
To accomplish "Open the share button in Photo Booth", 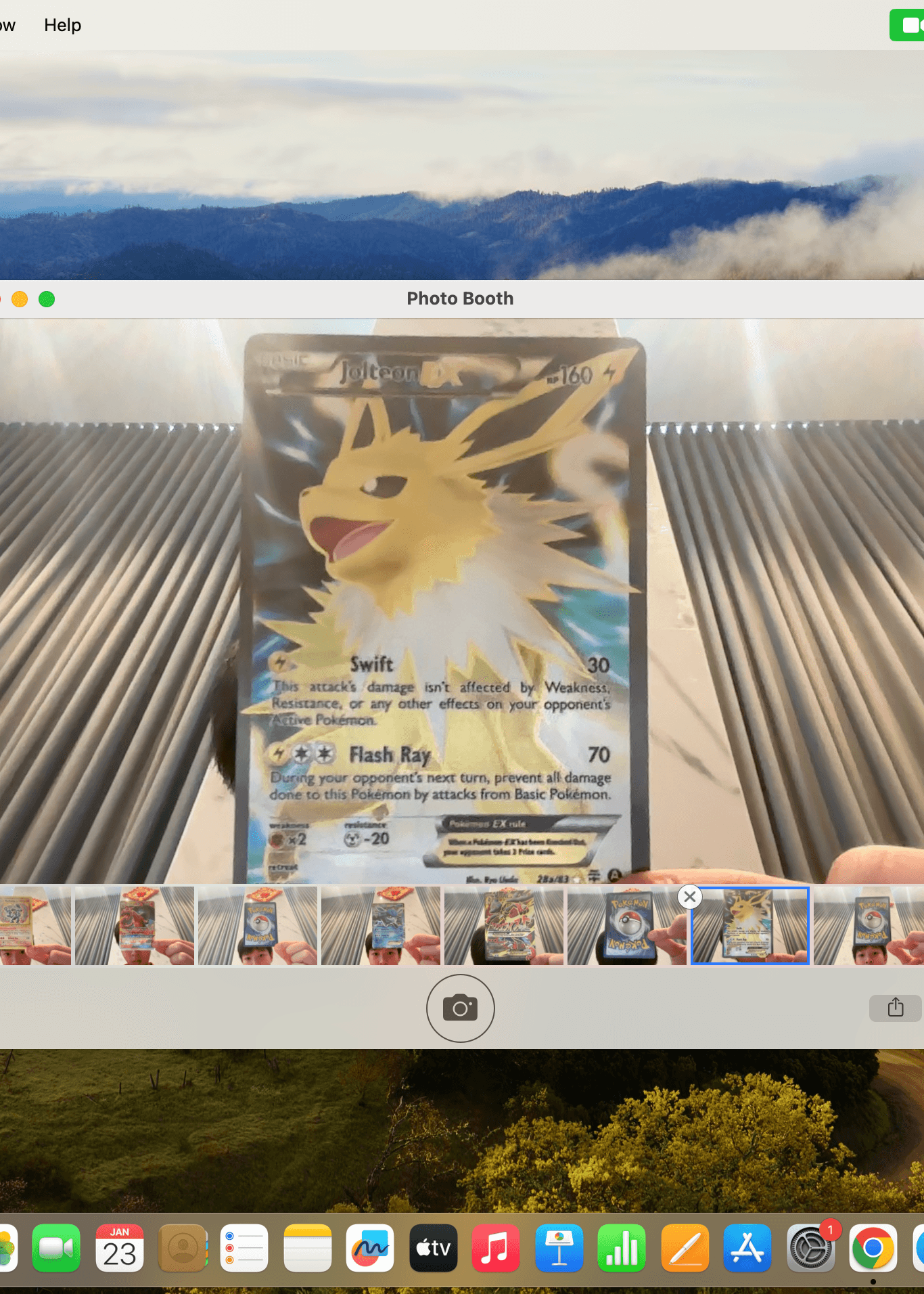I will click(x=895, y=1007).
